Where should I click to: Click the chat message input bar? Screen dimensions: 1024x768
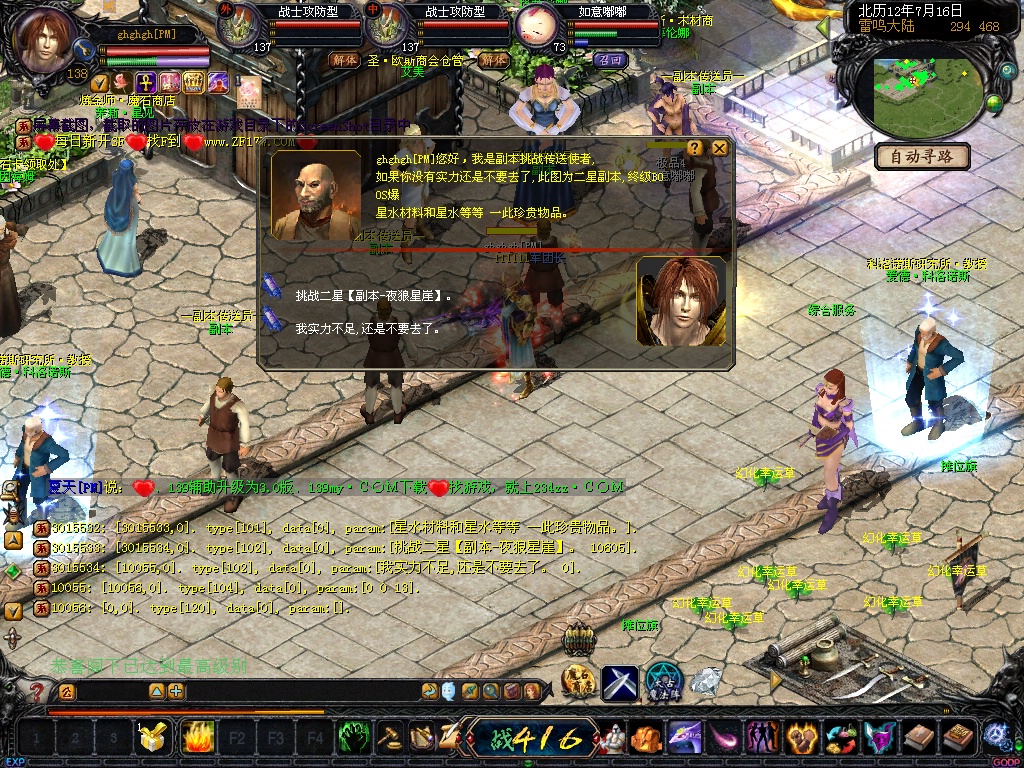point(110,691)
